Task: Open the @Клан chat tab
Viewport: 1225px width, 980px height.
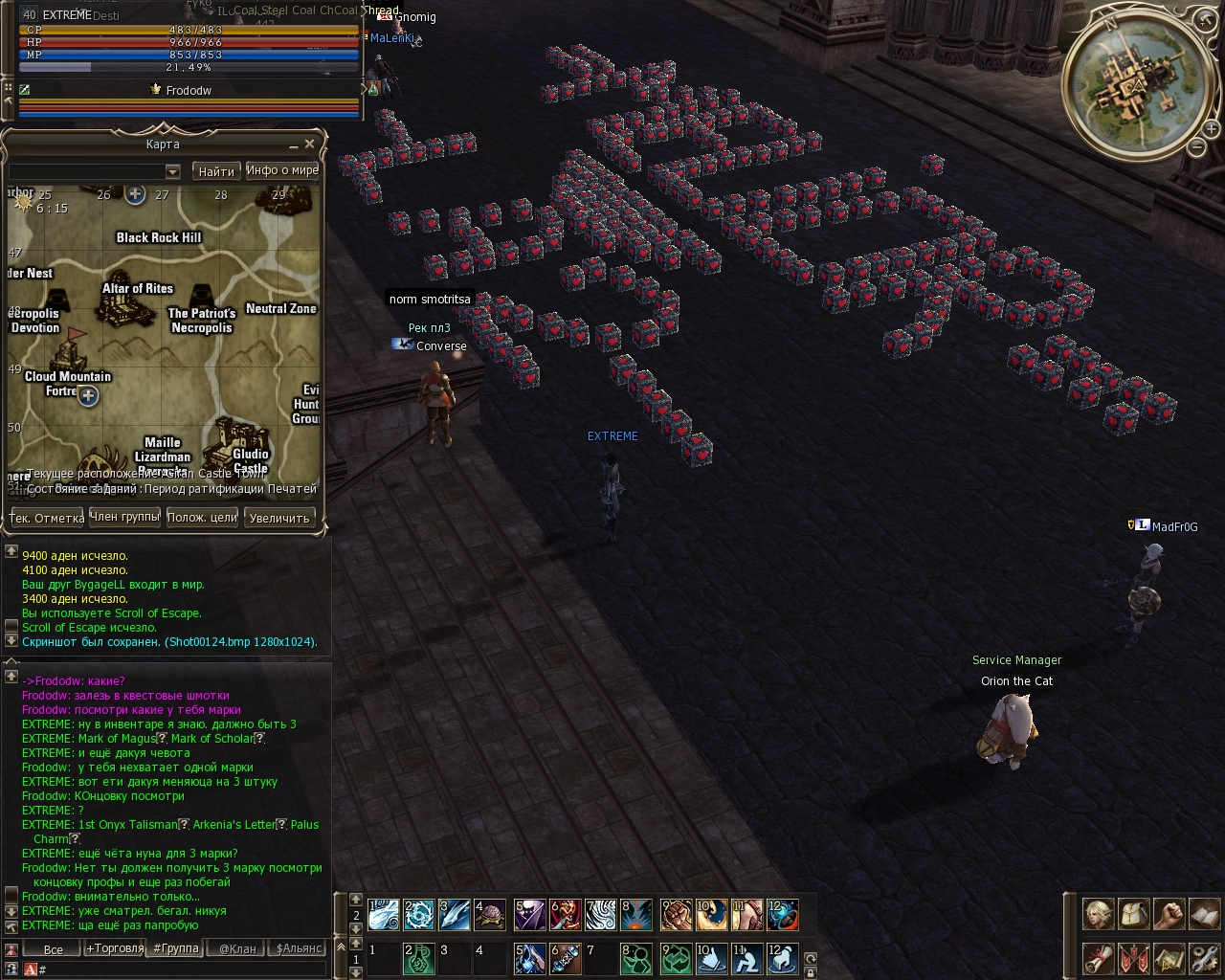Action: [237, 948]
